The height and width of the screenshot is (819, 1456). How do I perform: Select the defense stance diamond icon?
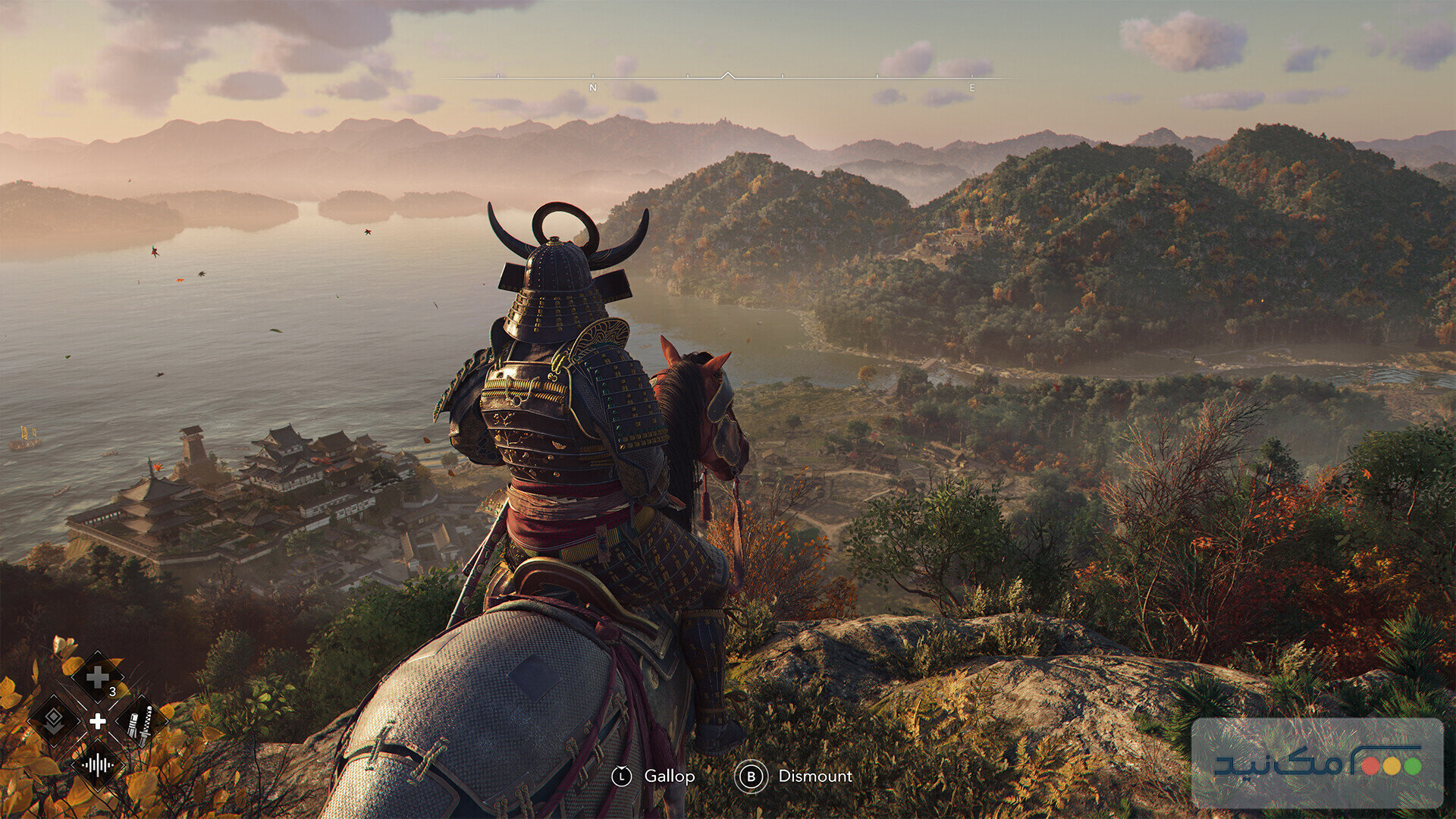pyautogui.click(x=52, y=720)
